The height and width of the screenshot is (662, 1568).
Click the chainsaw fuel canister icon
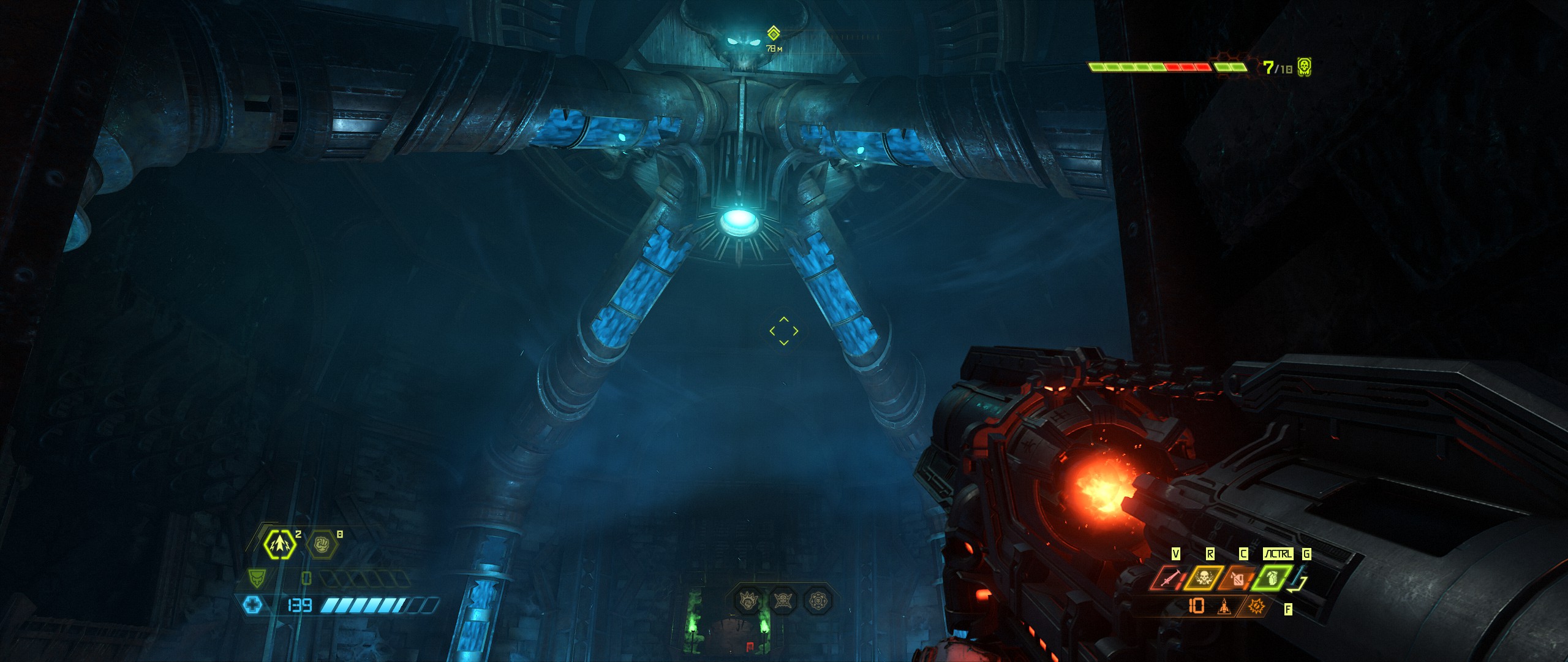[x=1238, y=579]
